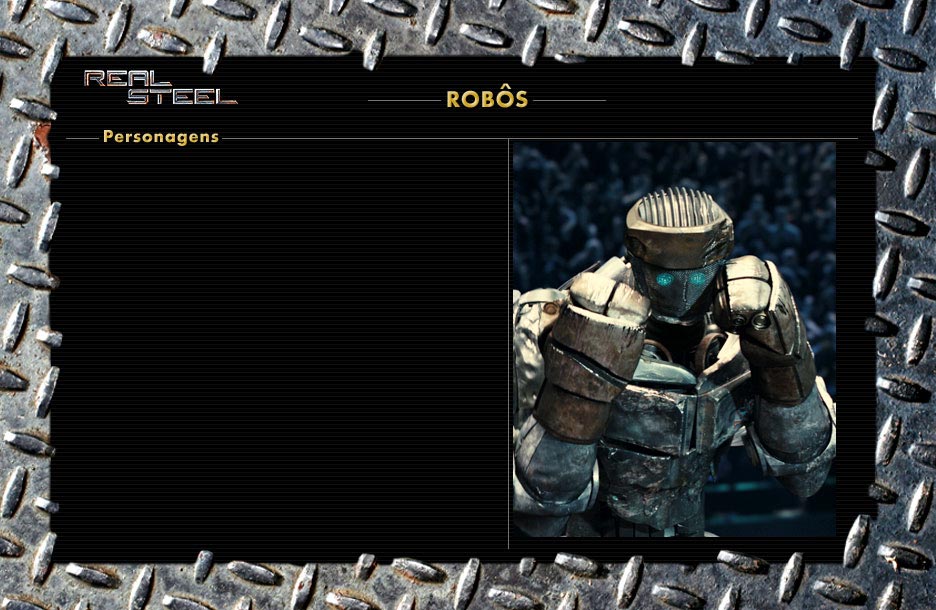Open the Atom robot portrait image
Image resolution: width=936 pixels, height=610 pixels.
coord(673,338)
